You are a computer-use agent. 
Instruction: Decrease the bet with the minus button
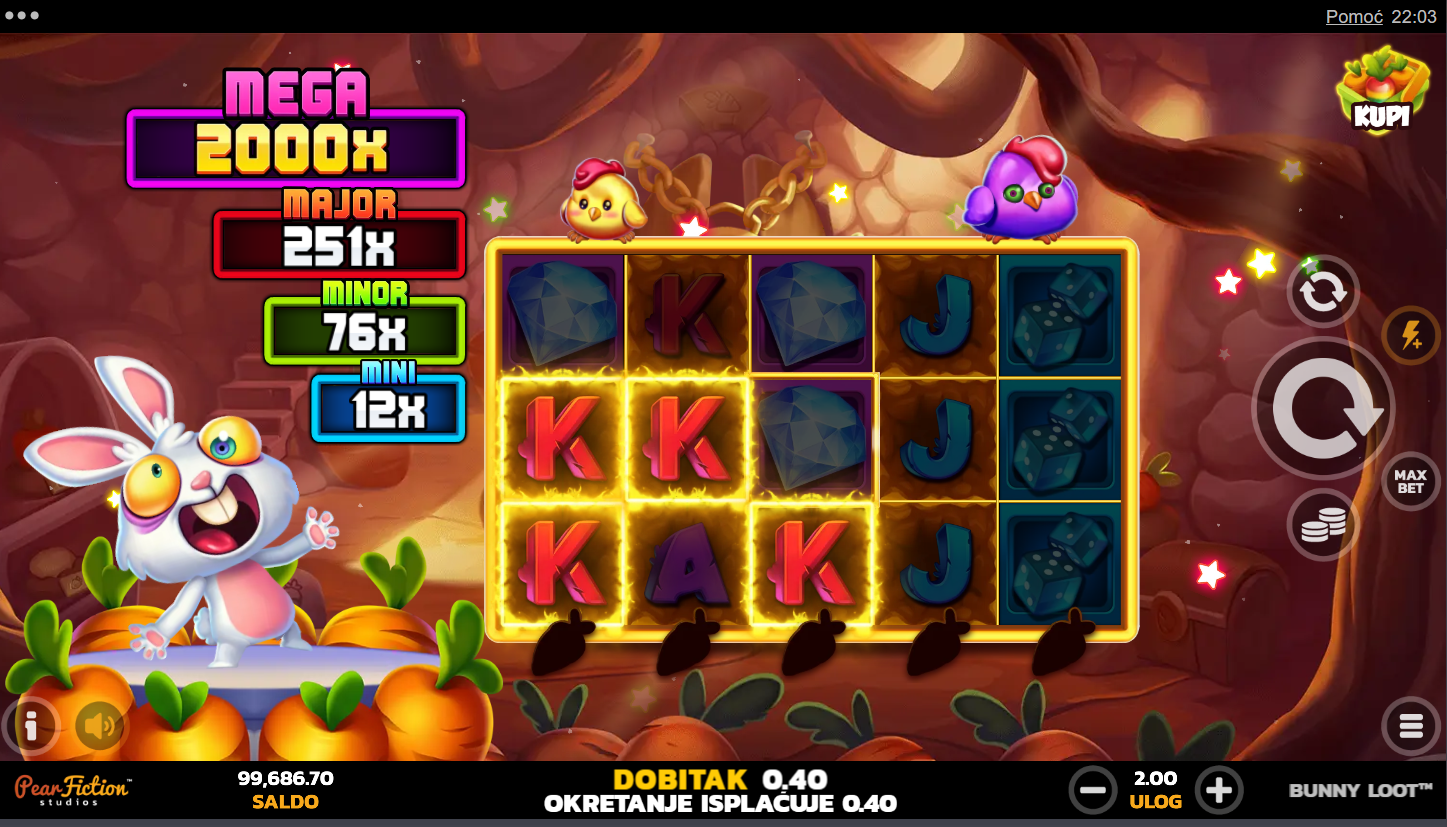pos(1093,791)
